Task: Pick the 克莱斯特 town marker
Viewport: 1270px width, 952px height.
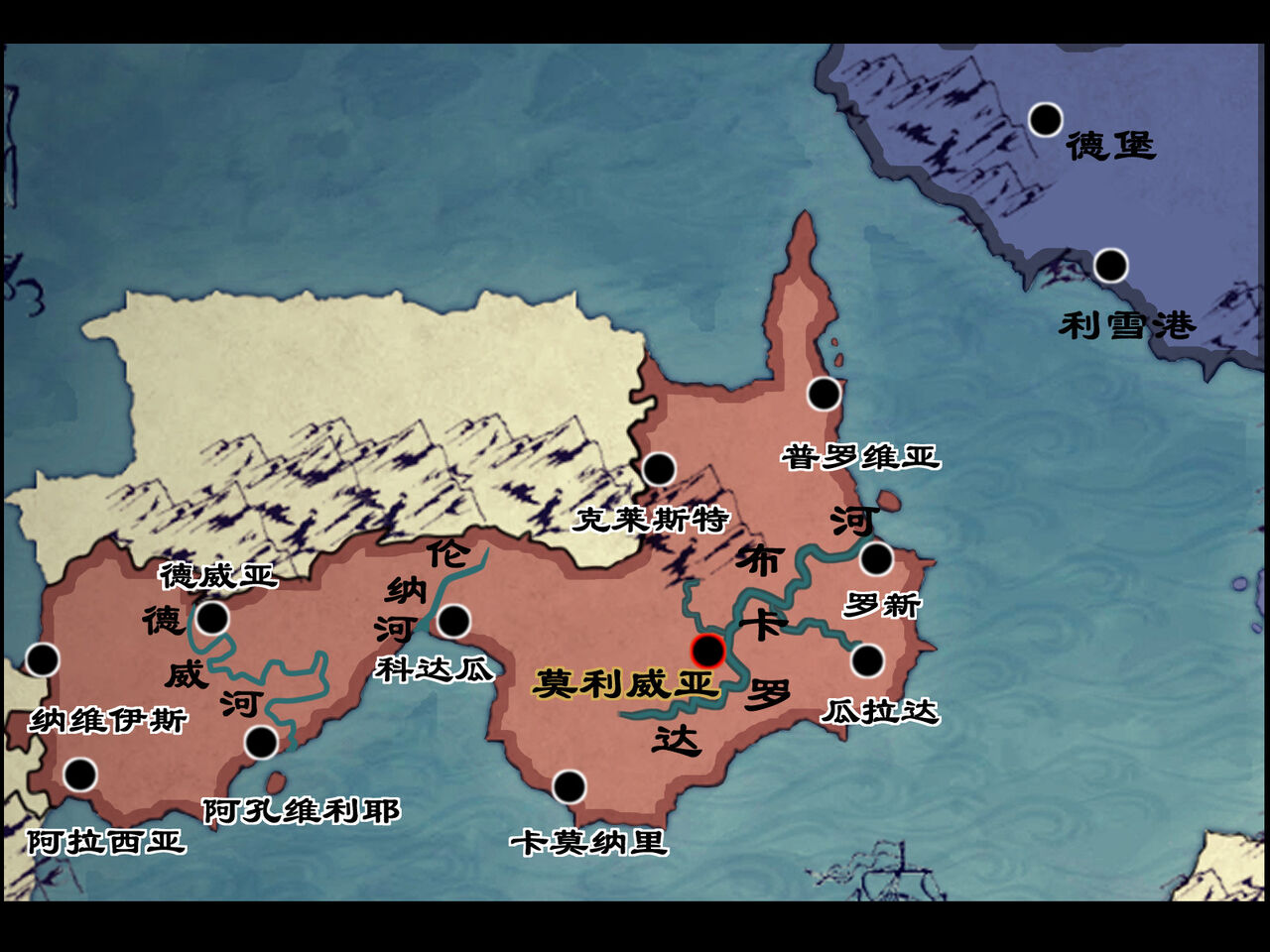Action: (659, 469)
